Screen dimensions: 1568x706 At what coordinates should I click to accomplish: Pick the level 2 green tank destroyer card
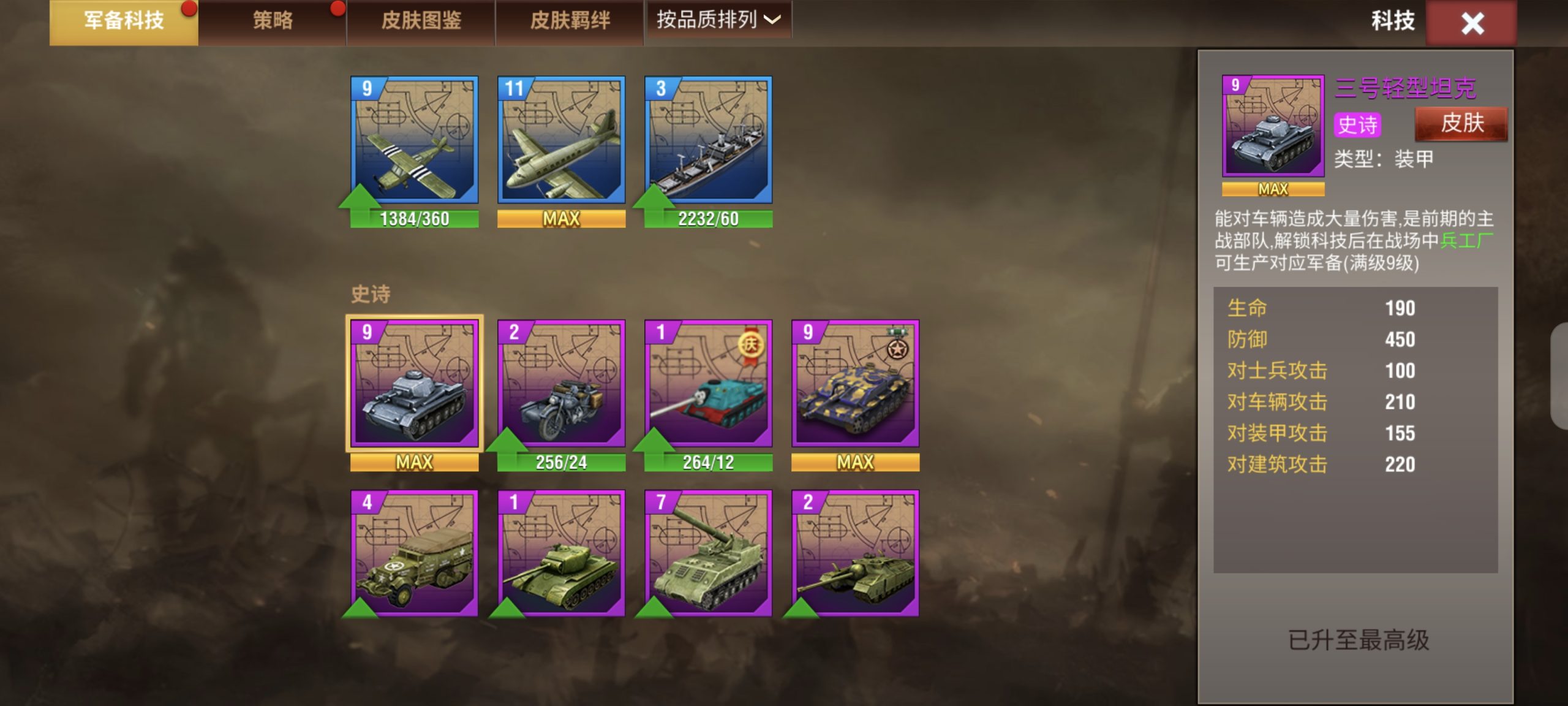point(856,553)
